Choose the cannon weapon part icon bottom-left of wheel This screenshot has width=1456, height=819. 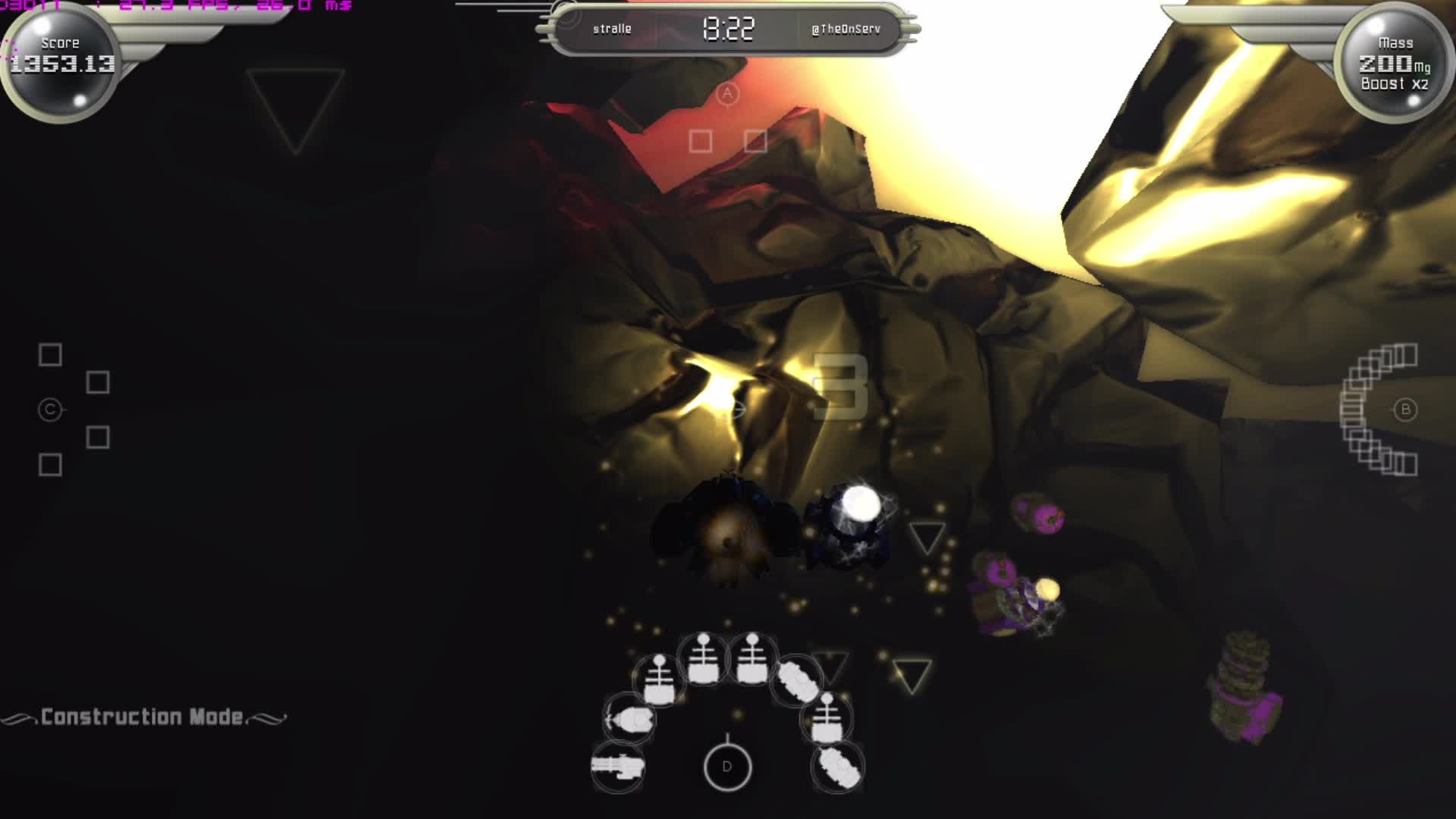coord(618,766)
